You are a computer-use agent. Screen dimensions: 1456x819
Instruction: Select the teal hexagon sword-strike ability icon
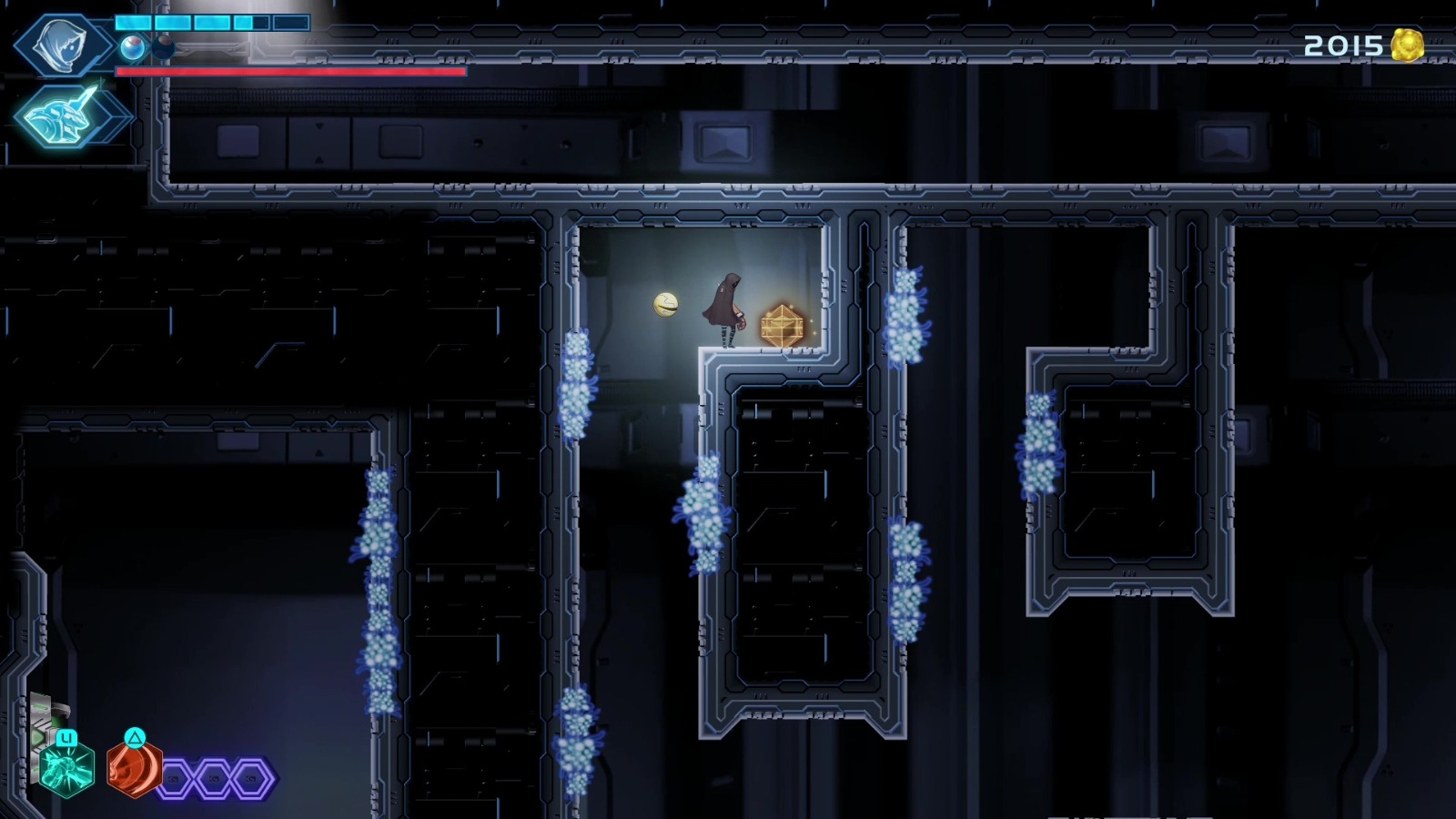pos(66,769)
